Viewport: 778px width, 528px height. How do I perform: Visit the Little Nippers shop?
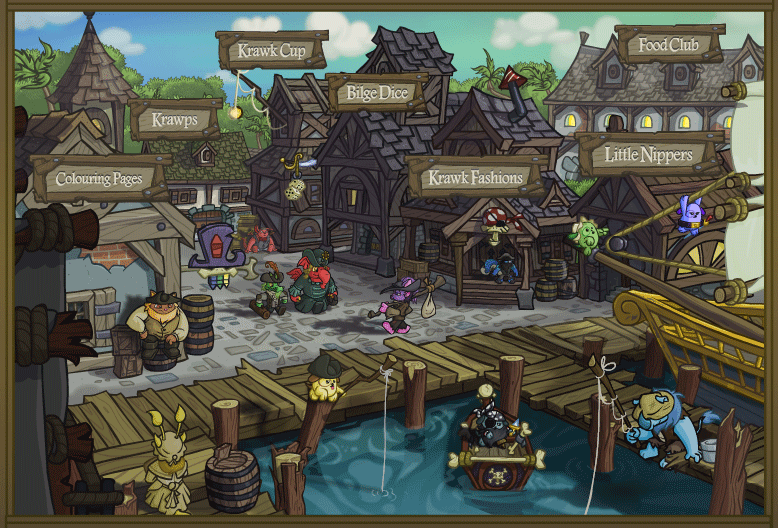click(648, 155)
